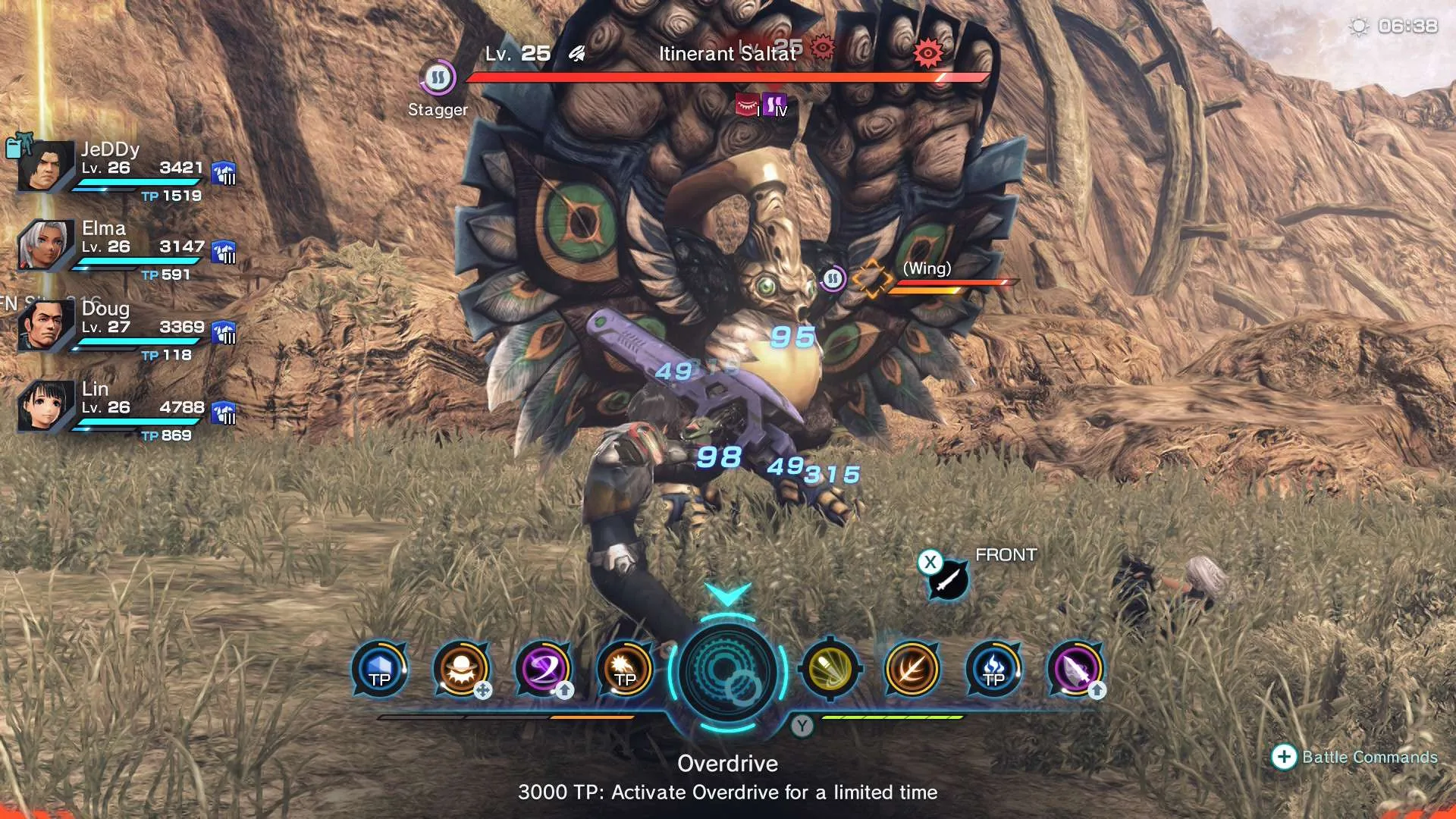Cast the purple swirl art
The image size is (1456, 819).
pos(543,670)
